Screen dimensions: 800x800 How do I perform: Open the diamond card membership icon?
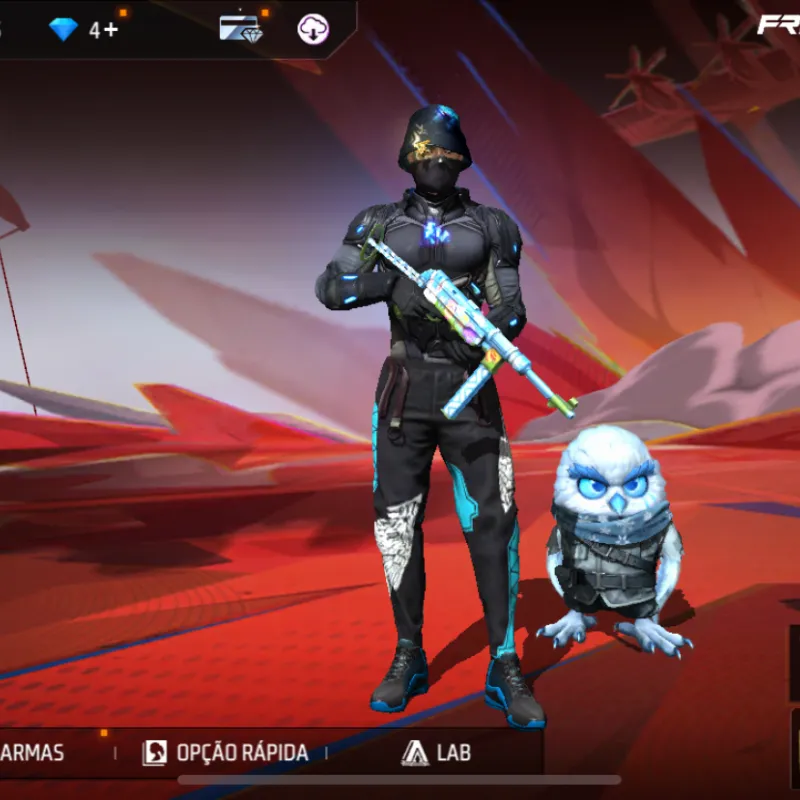[x=241, y=29]
